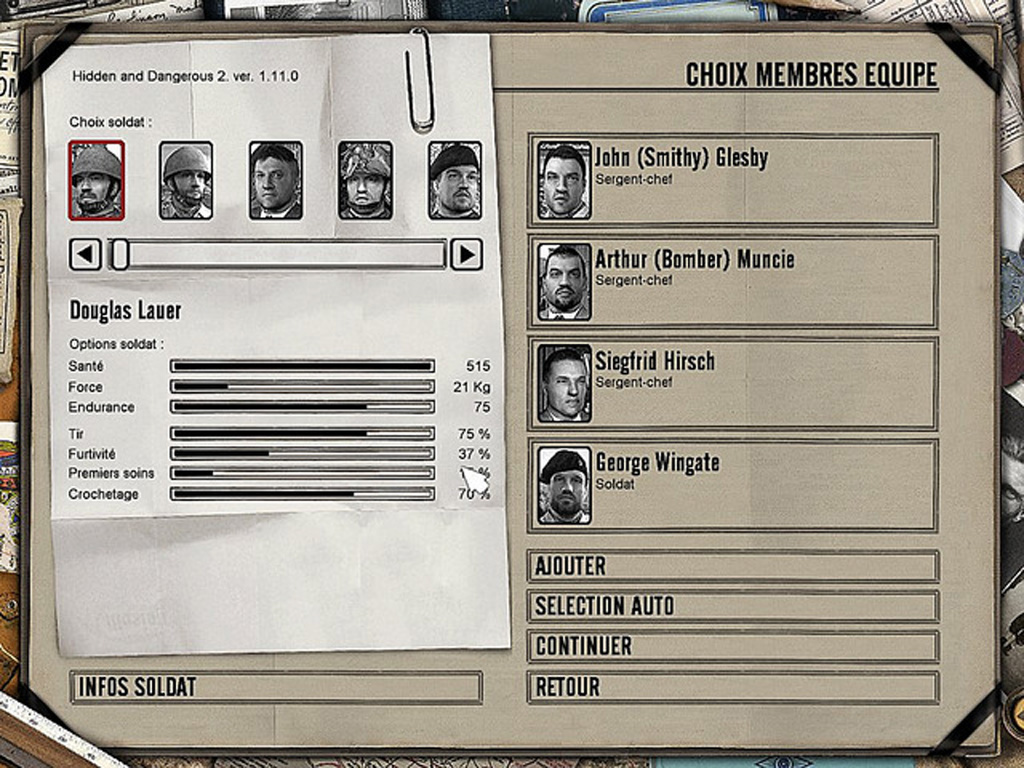Click the AJOUTER button
The width and height of the screenshot is (1024, 768).
[732, 566]
